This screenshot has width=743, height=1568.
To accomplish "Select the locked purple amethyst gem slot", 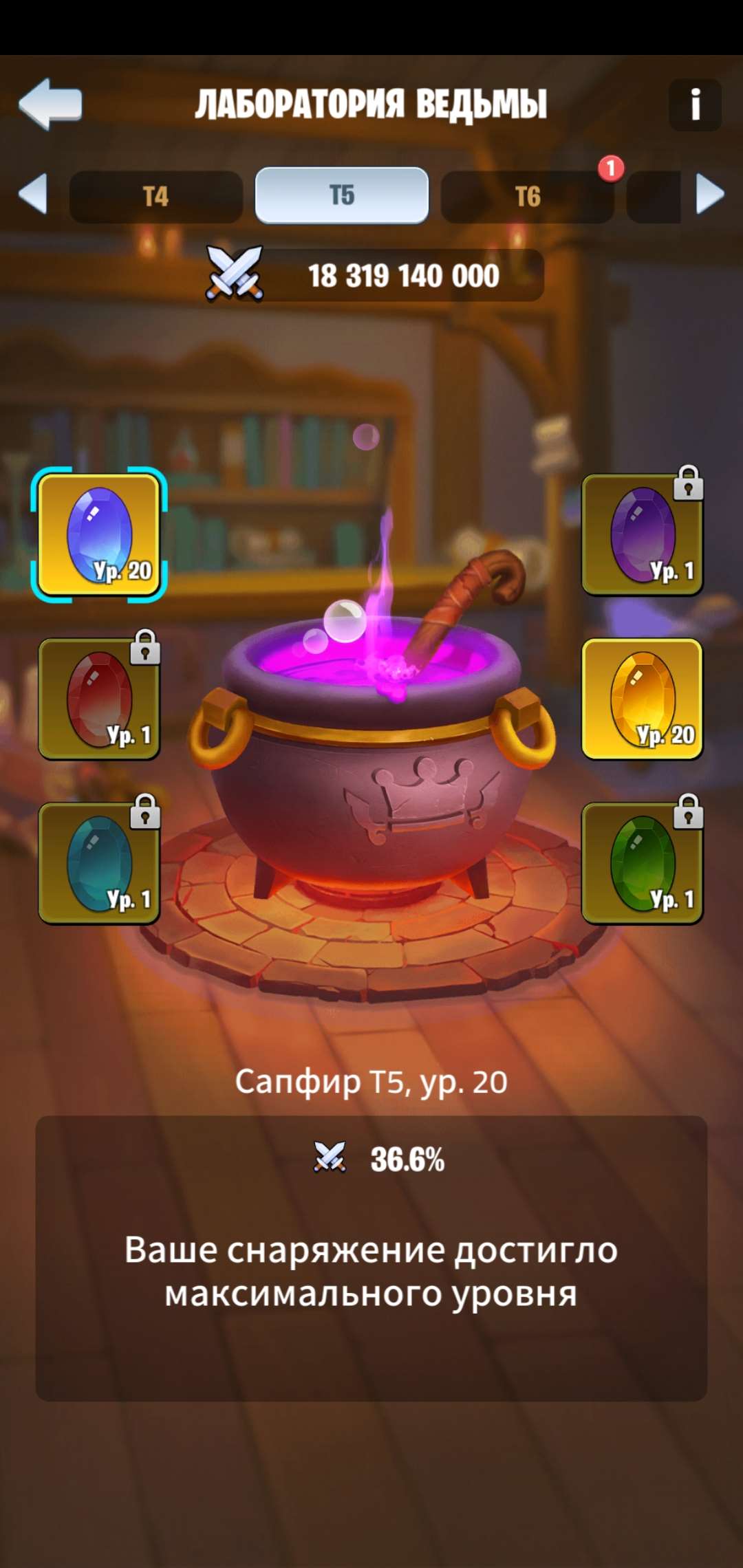I will (642, 535).
